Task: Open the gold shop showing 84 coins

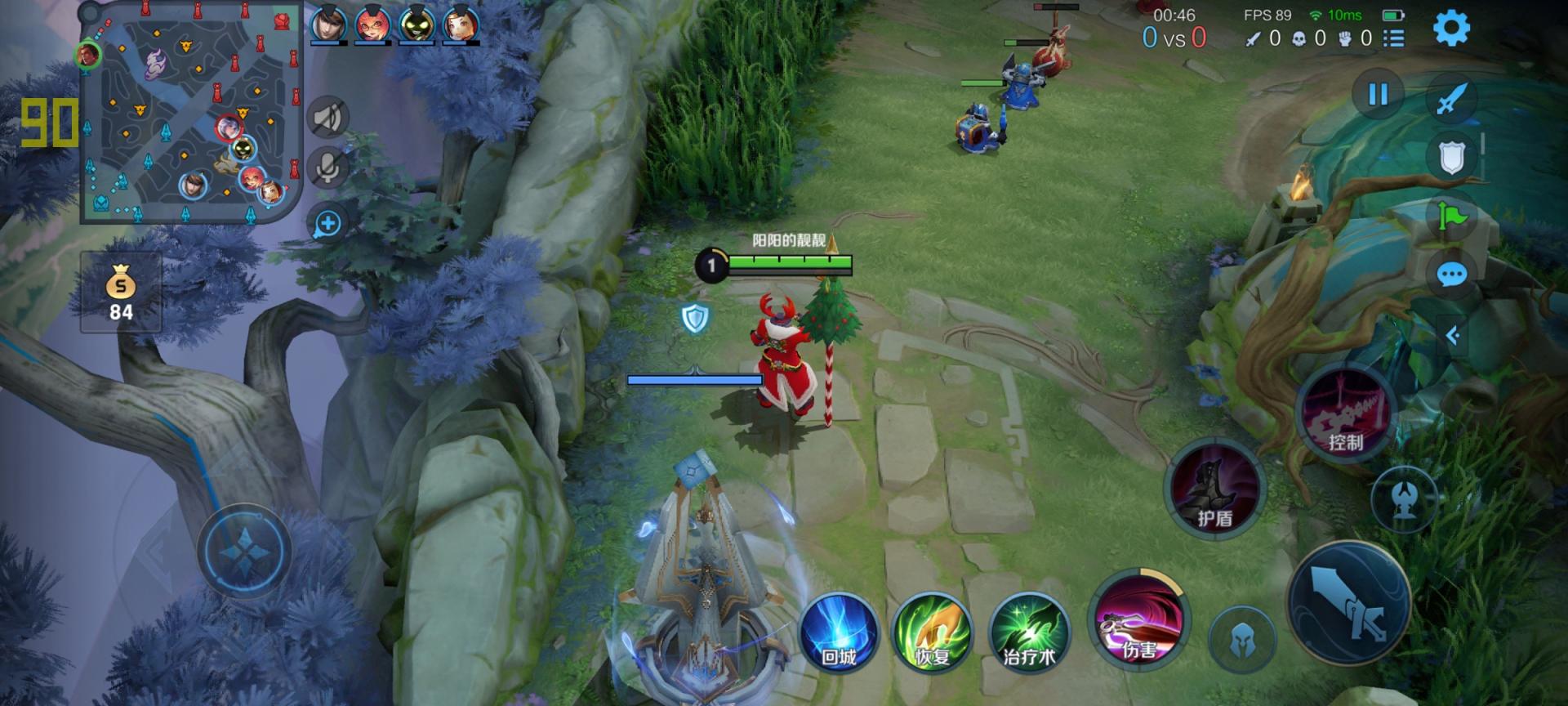Action: coord(121,292)
